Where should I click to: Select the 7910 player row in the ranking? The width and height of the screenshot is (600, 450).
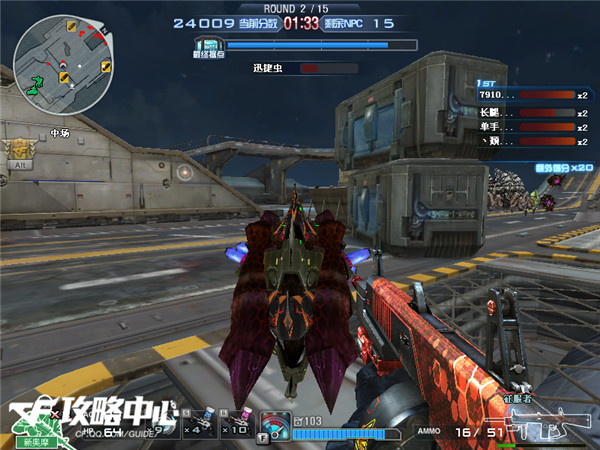[529, 95]
